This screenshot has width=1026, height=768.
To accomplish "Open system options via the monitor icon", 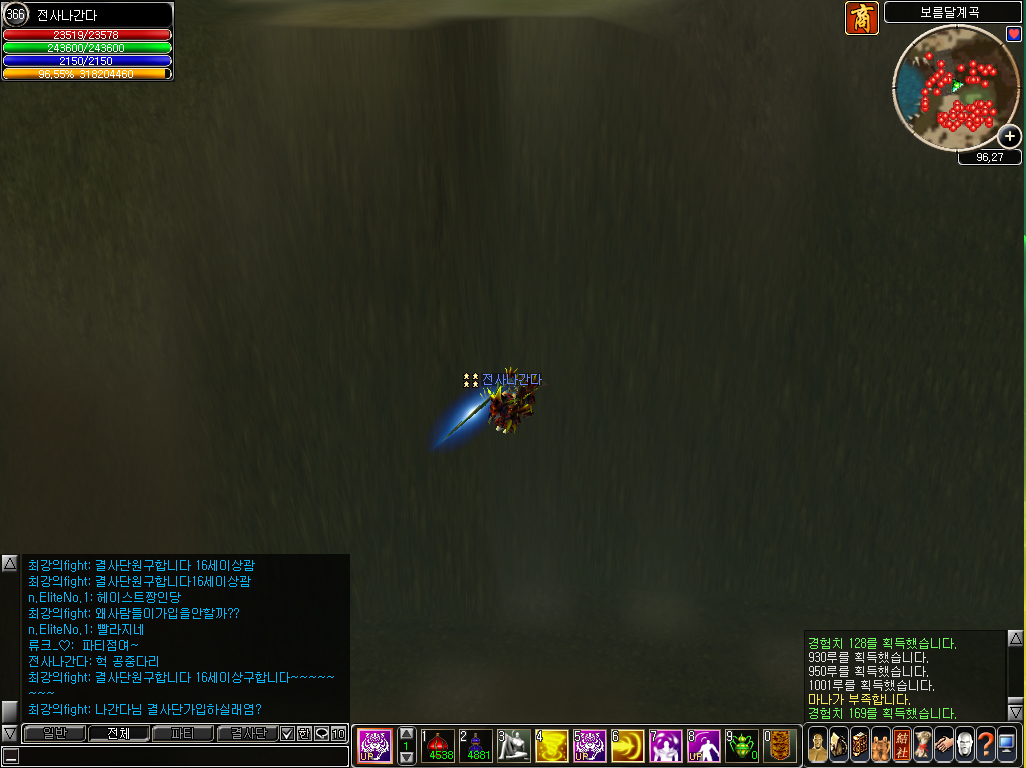I will 1006,745.
